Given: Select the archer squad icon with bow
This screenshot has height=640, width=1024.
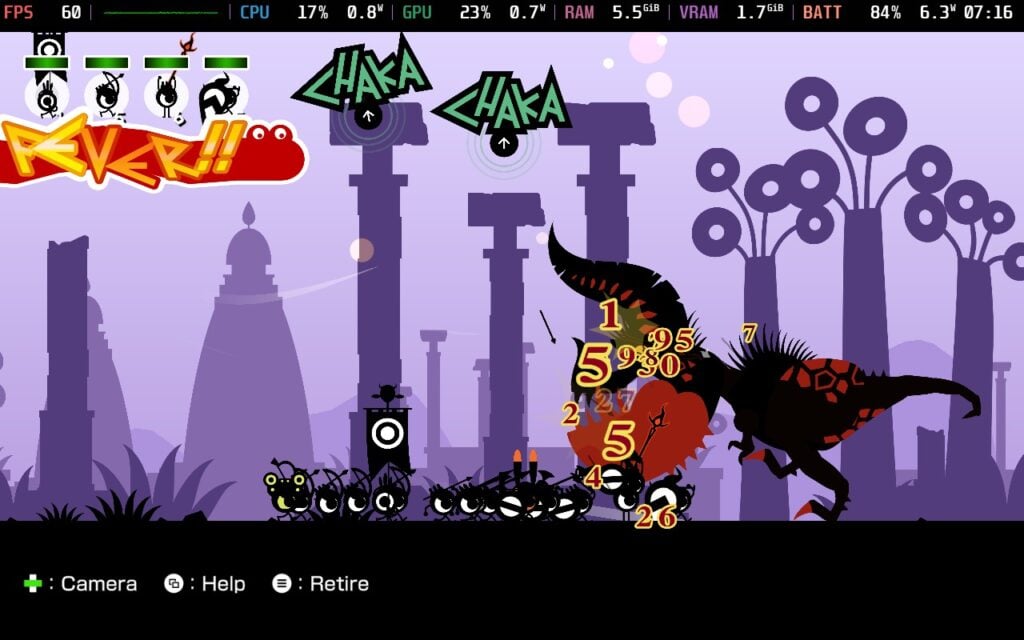Looking at the screenshot, I should coord(107,95).
